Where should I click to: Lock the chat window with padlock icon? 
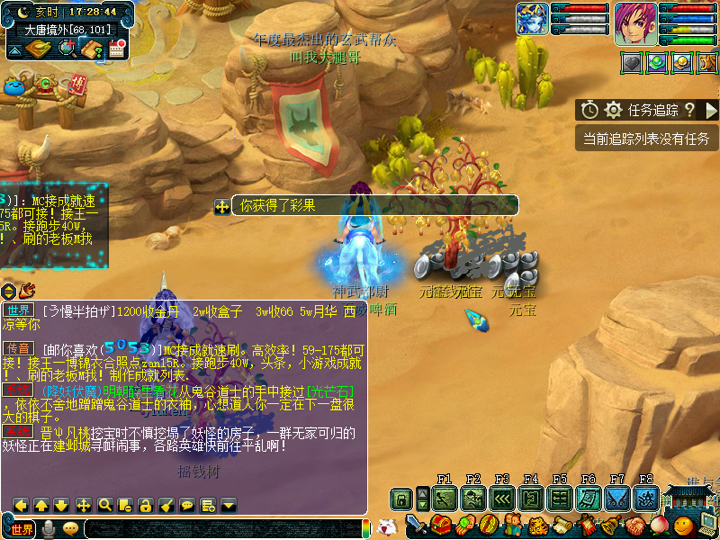point(145,505)
